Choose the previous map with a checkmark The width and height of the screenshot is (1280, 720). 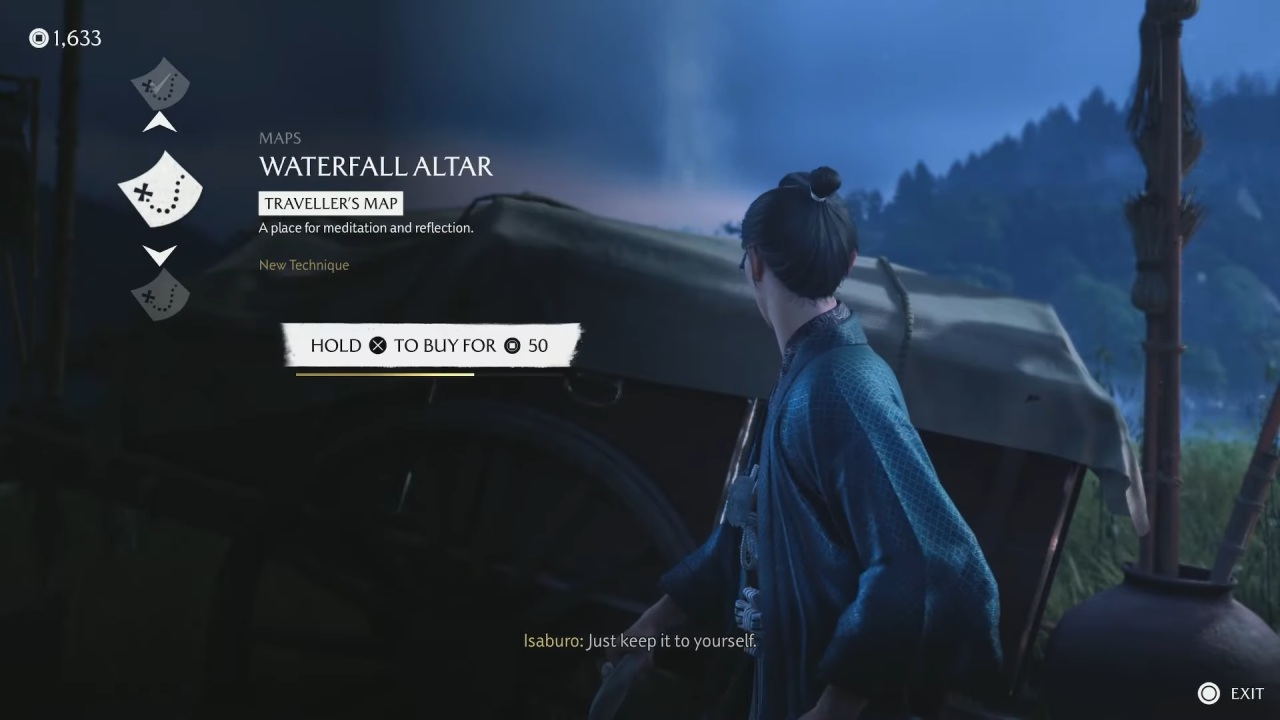(x=160, y=84)
